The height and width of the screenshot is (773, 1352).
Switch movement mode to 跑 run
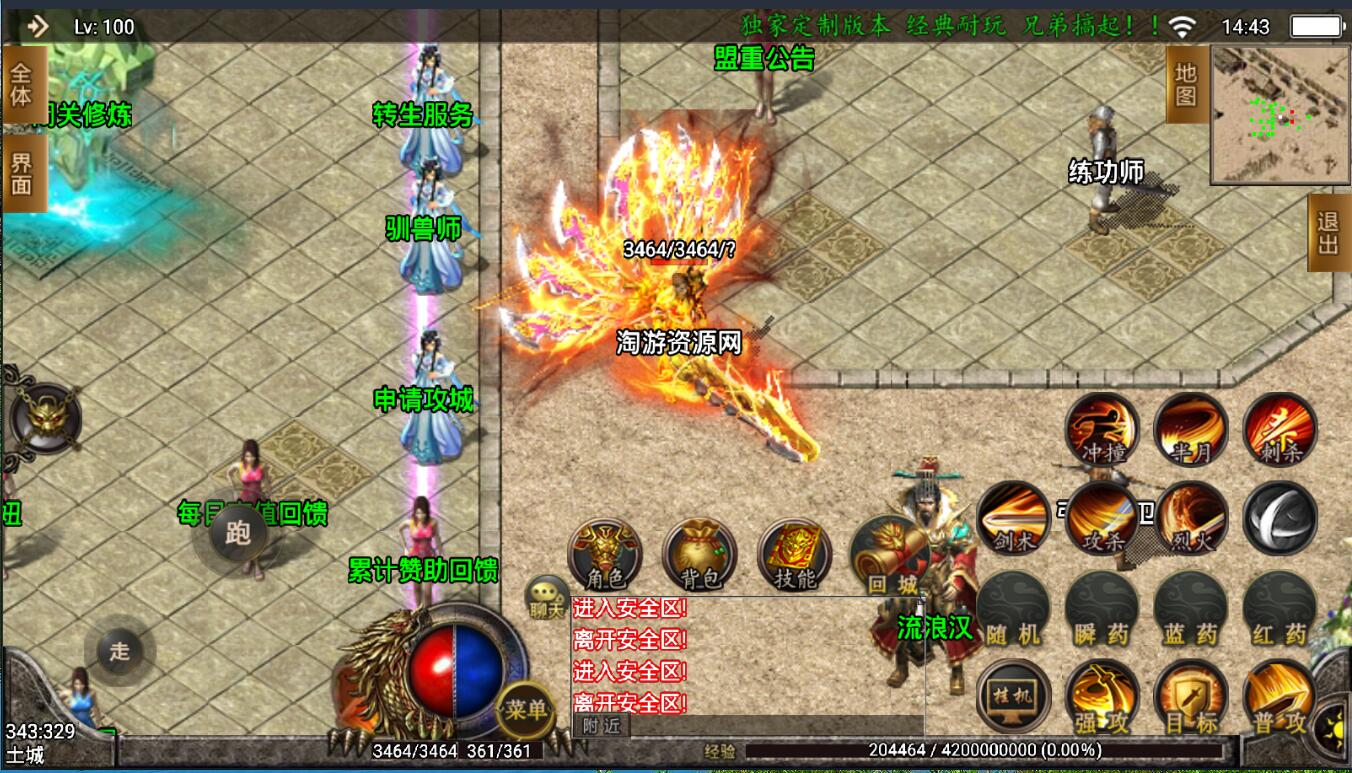238,533
